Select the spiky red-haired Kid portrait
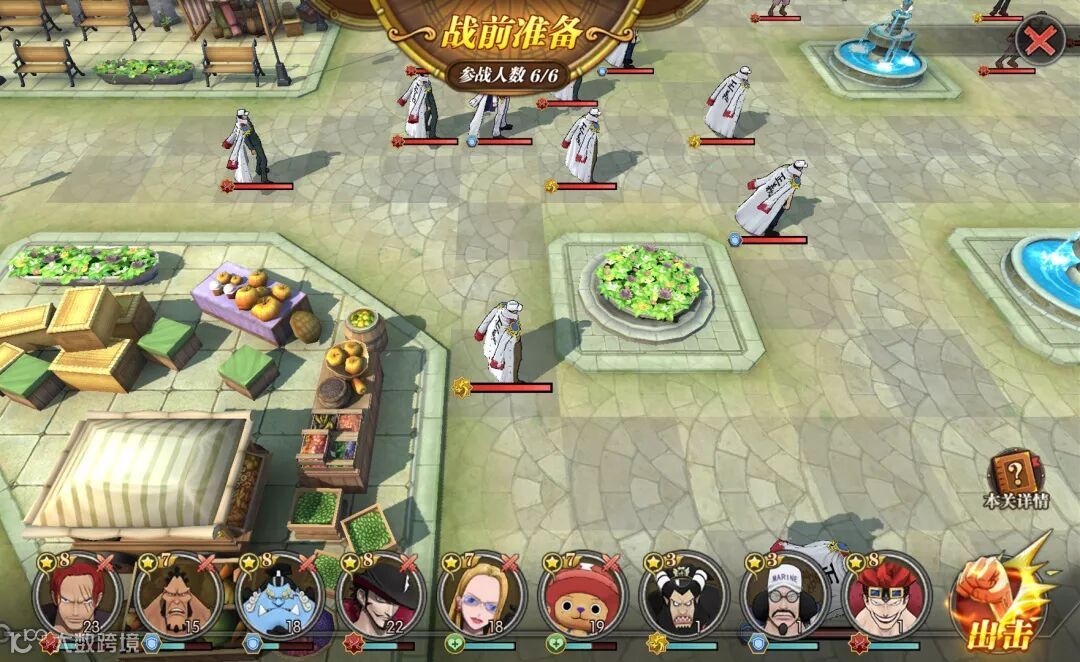 [x=887, y=597]
